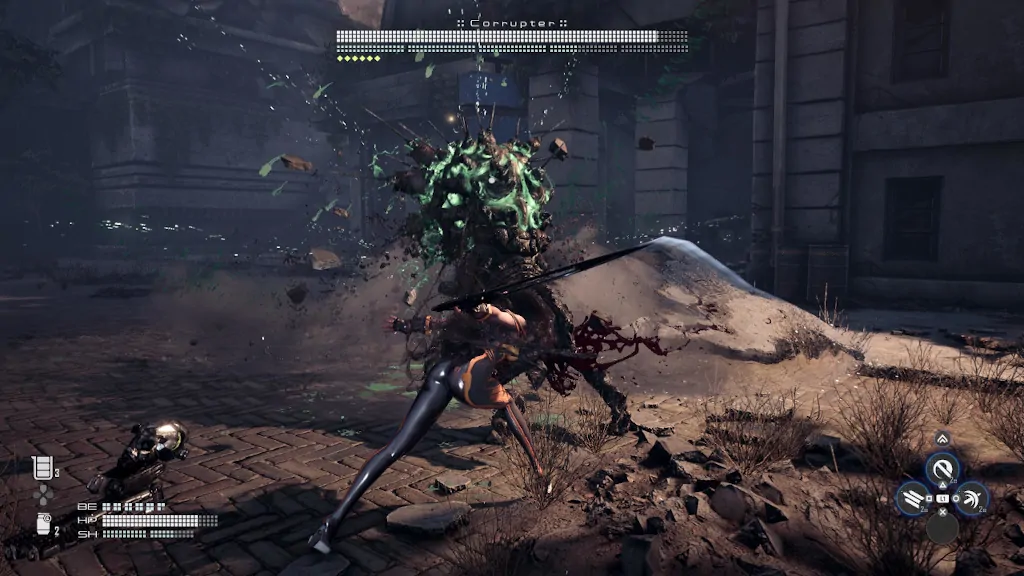The height and width of the screenshot is (576, 1024).
Task: Use the curved-arc Beta skill
Action: pos(971,498)
